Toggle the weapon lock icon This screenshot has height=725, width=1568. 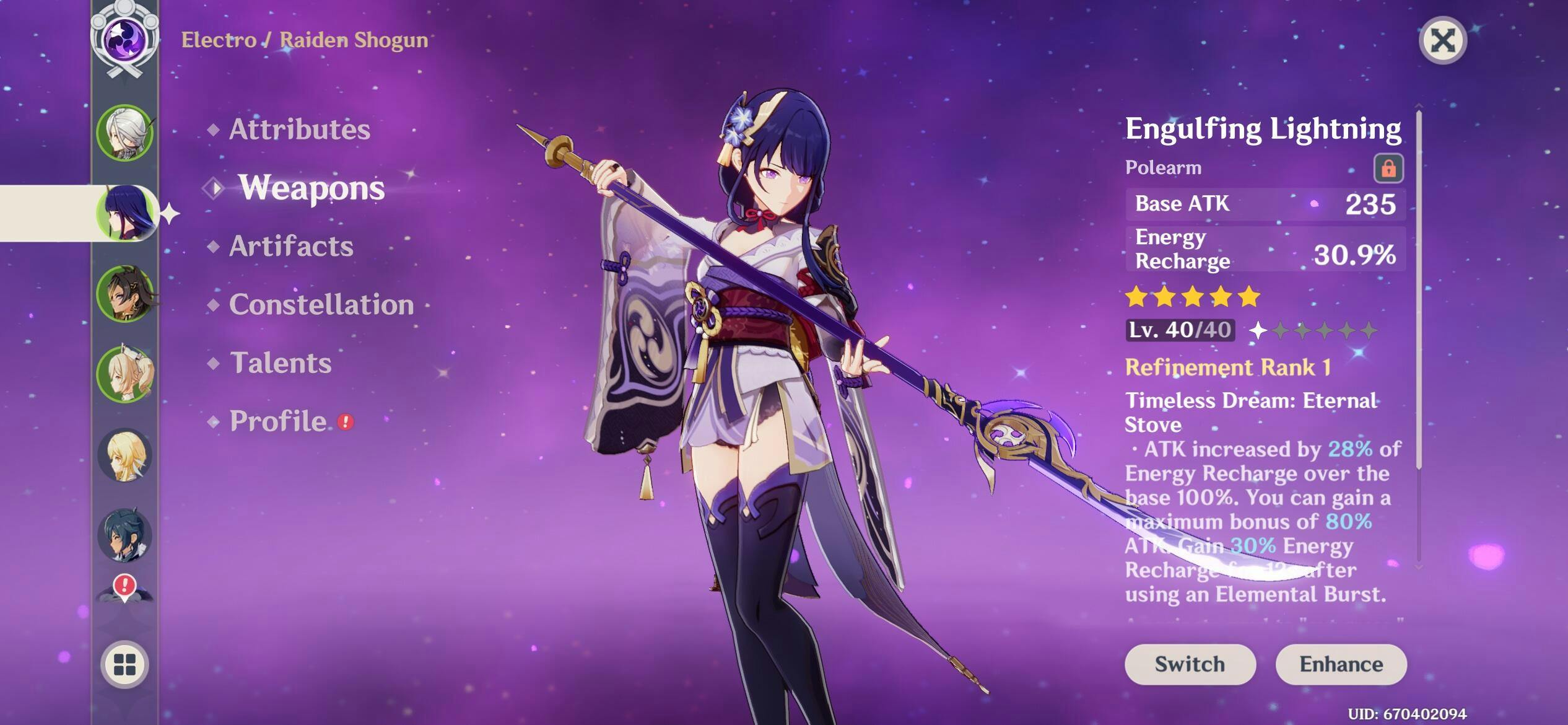[x=1388, y=168]
